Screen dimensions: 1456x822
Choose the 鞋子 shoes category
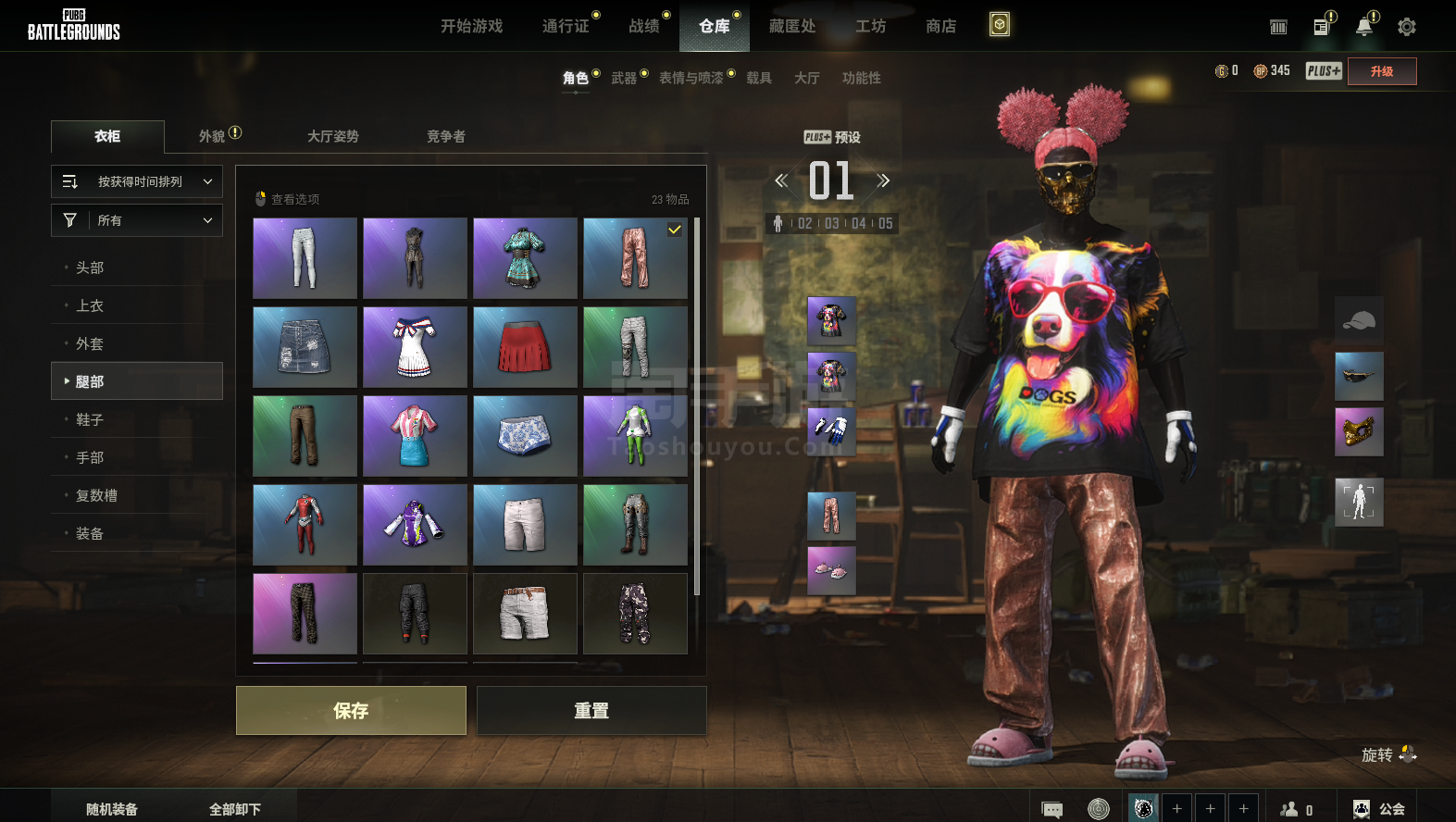[90, 419]
